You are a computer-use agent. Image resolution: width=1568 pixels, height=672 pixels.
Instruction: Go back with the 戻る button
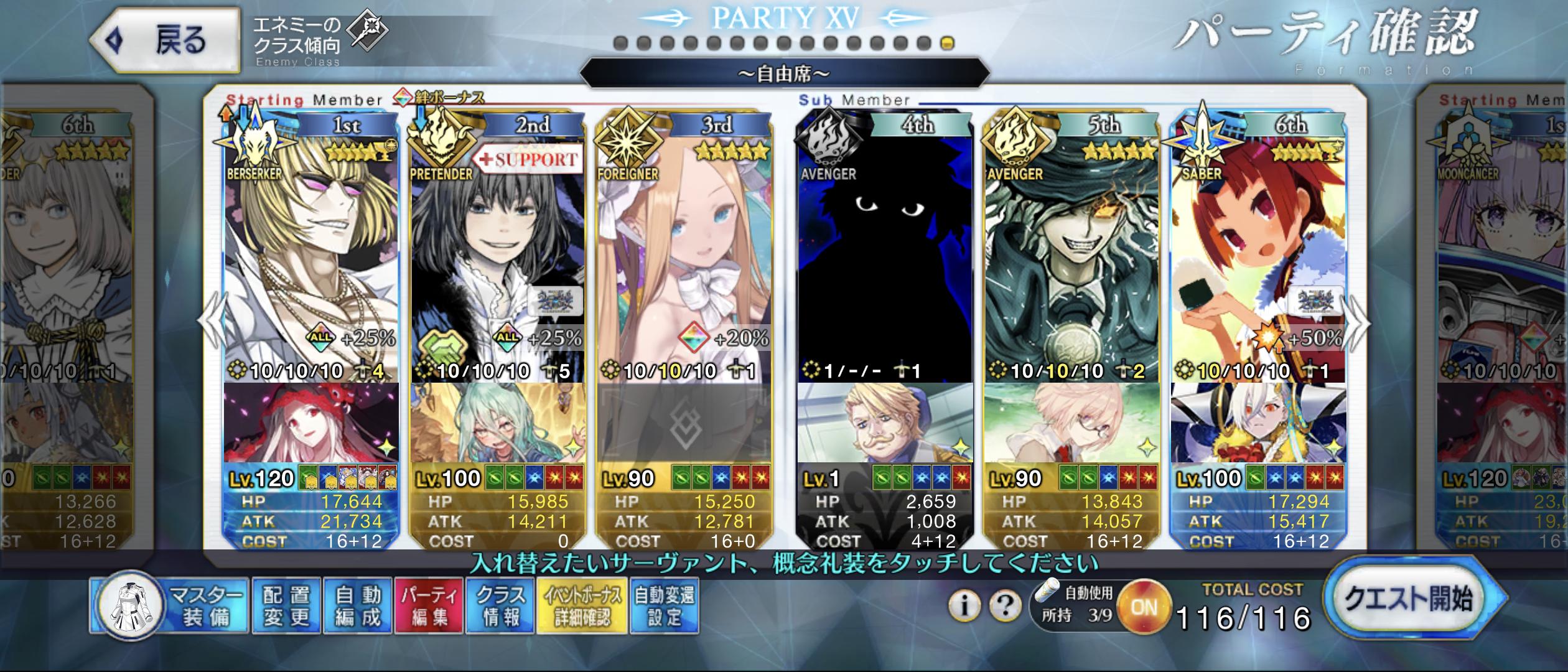click(165, 41)
